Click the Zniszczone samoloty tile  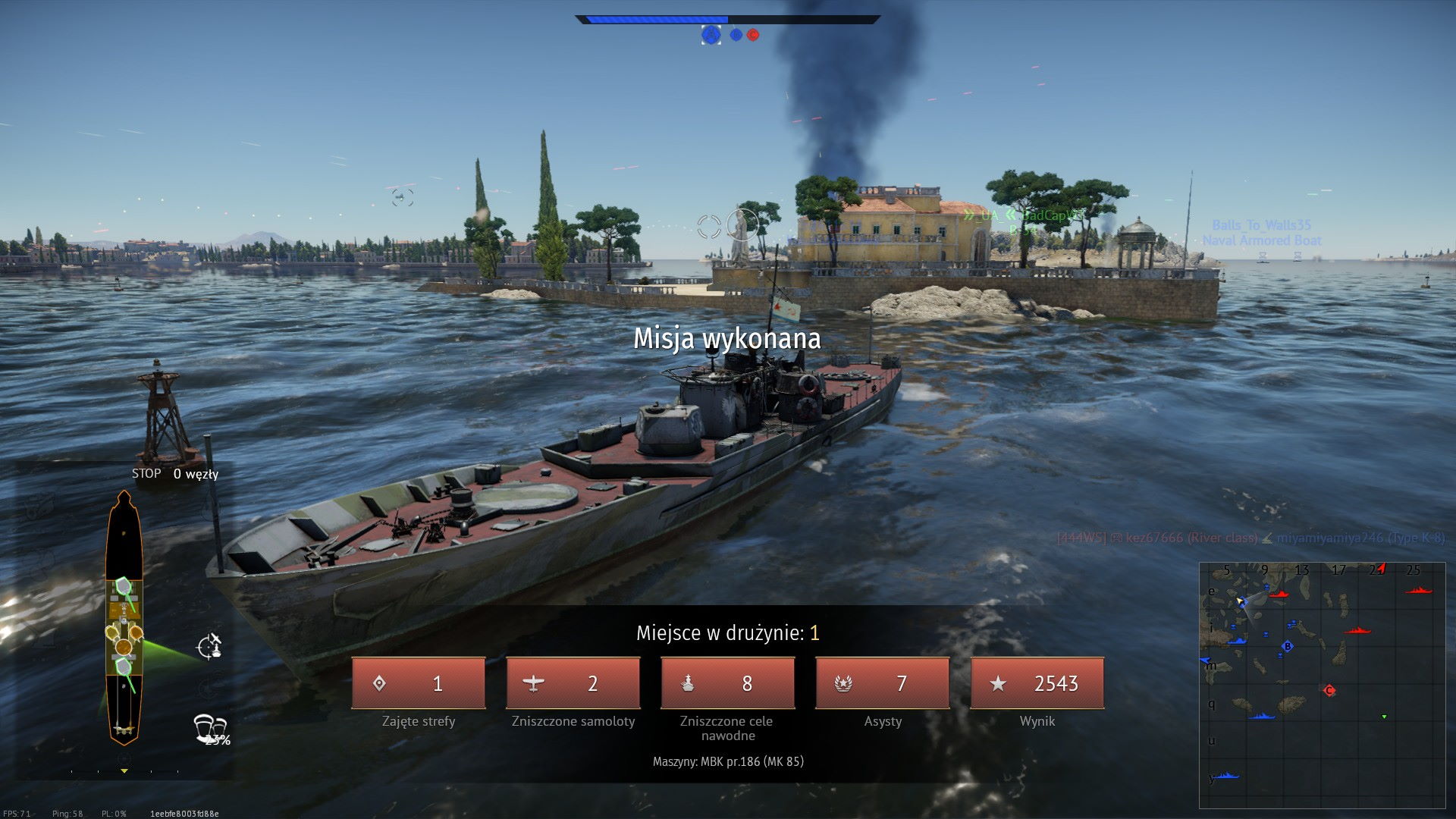click(573, 683)
